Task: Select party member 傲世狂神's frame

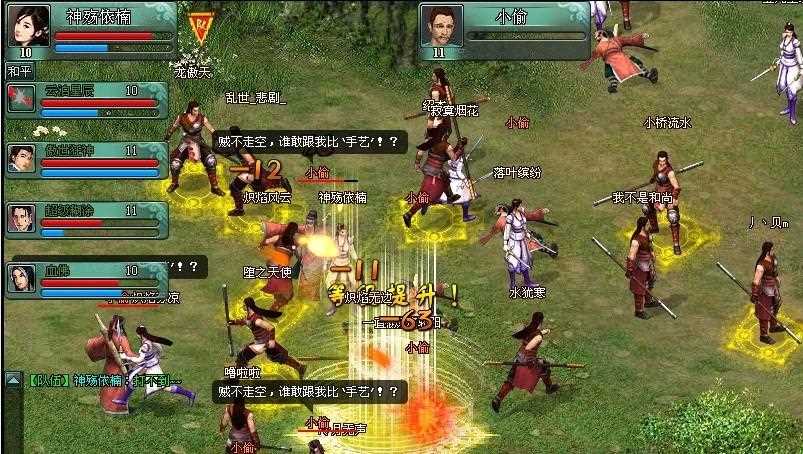Action: [85, 160]
